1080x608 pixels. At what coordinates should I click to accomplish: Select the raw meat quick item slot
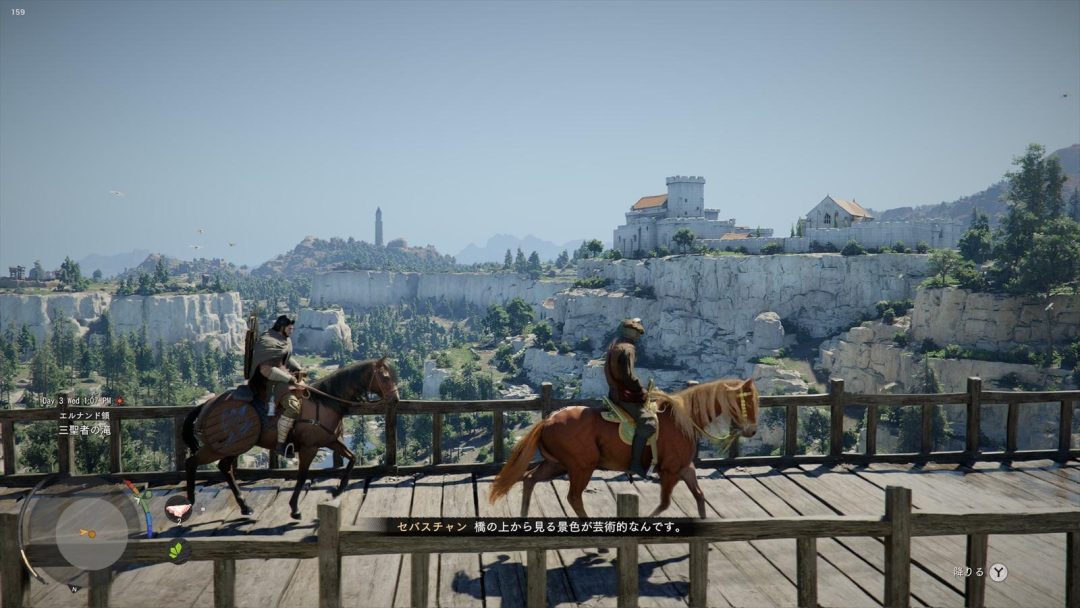pos(177,508)
